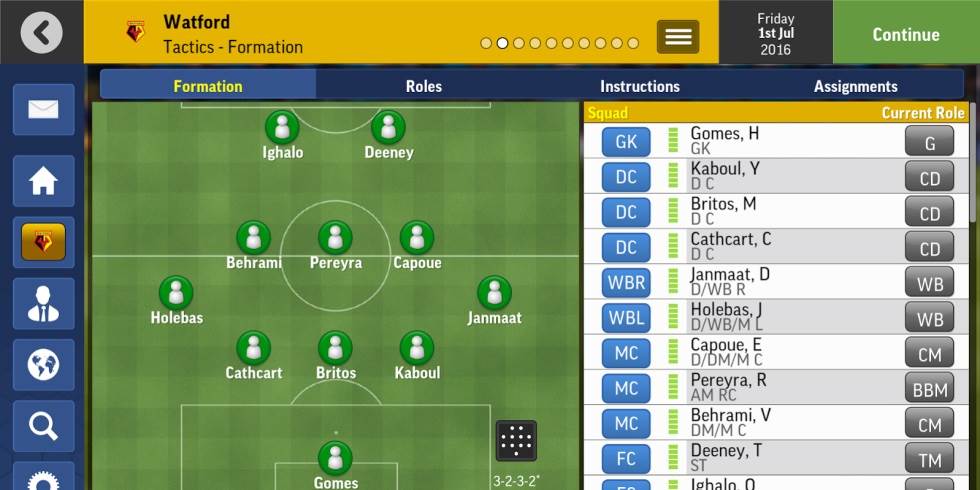This screenshot has height=490, width=980.
Task: Open the Instructions tab
Action: pyautogui.click(x=639, y=86)
